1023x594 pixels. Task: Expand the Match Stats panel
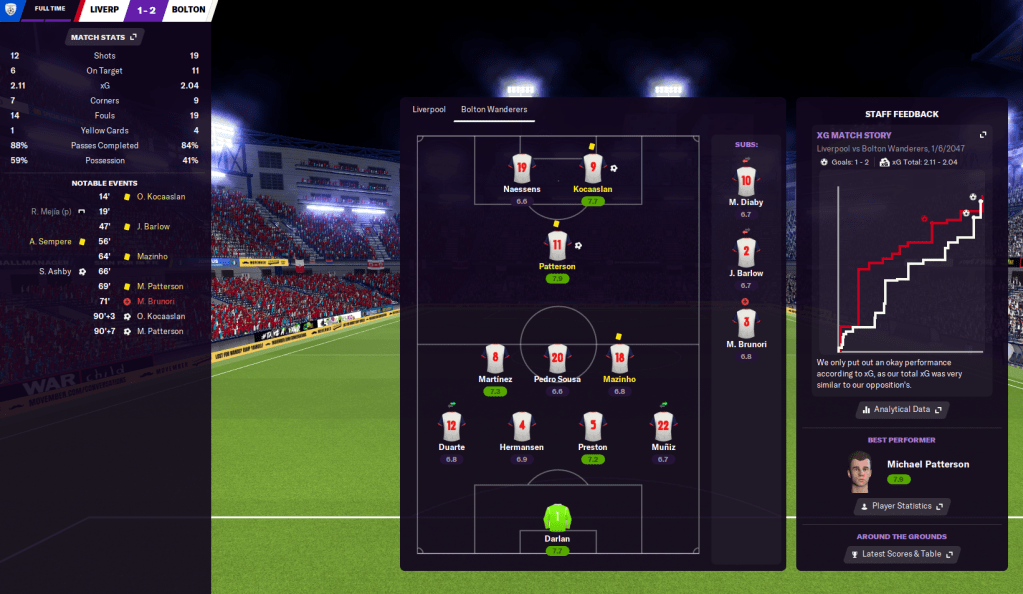click(x=105, y=37)
